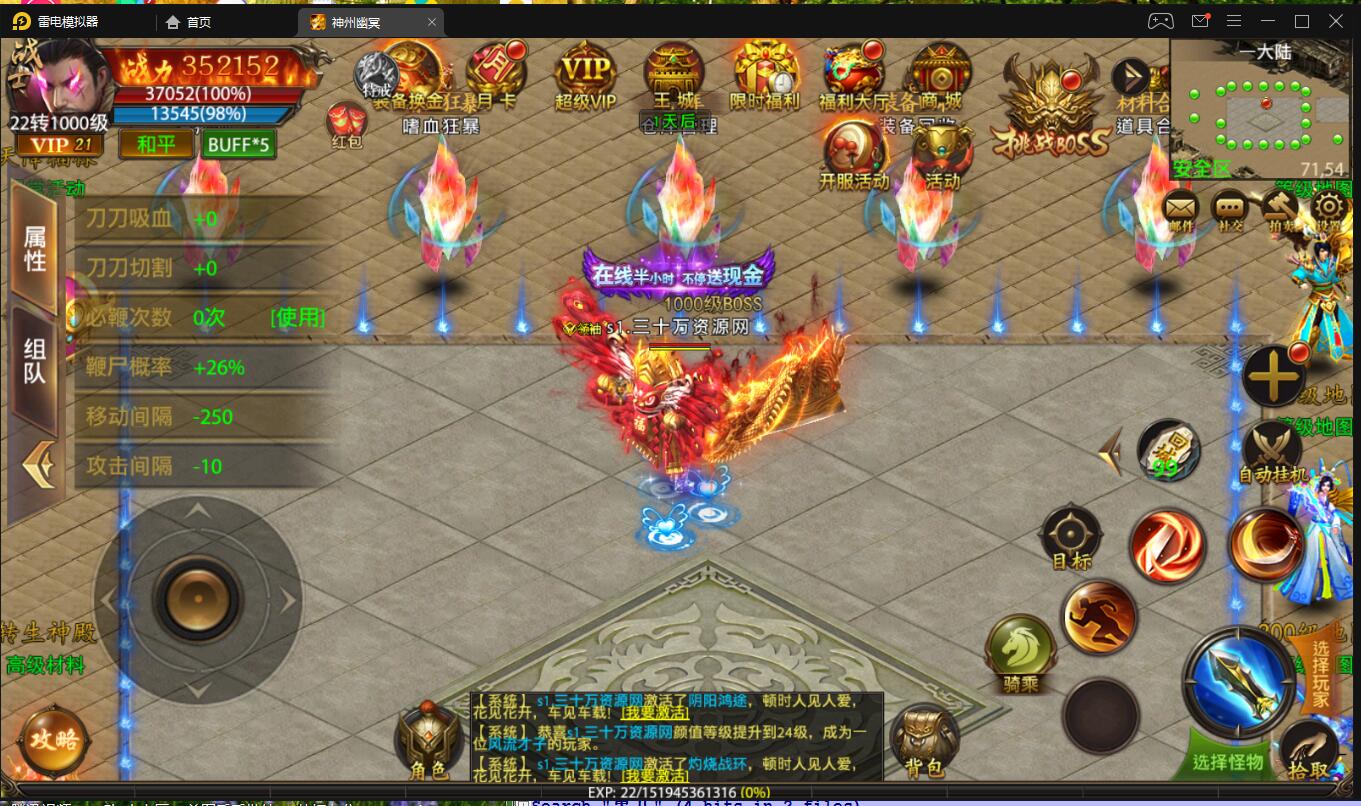Image resolution: width=1361 pixels, height=806 pixels.
Task: Open the 超级VIP menu icon
Action: pos(585,73)
